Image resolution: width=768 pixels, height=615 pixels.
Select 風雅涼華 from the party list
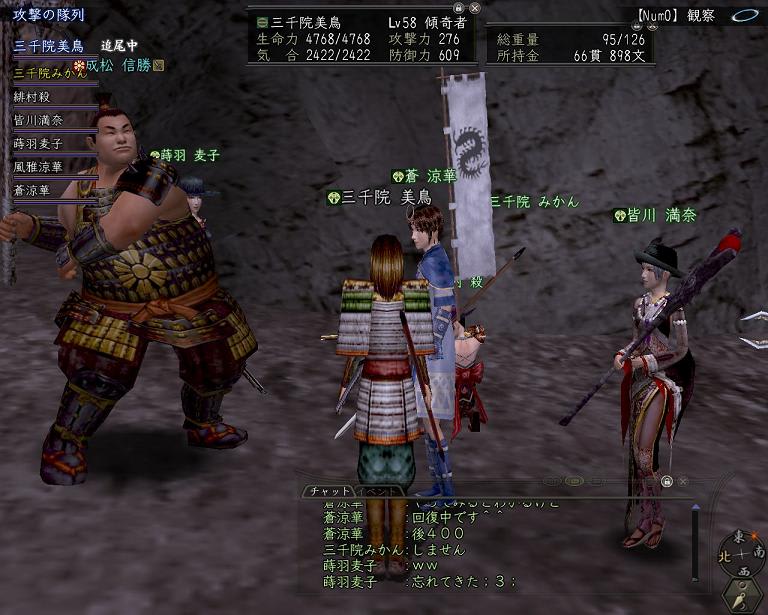pos(38,167)
